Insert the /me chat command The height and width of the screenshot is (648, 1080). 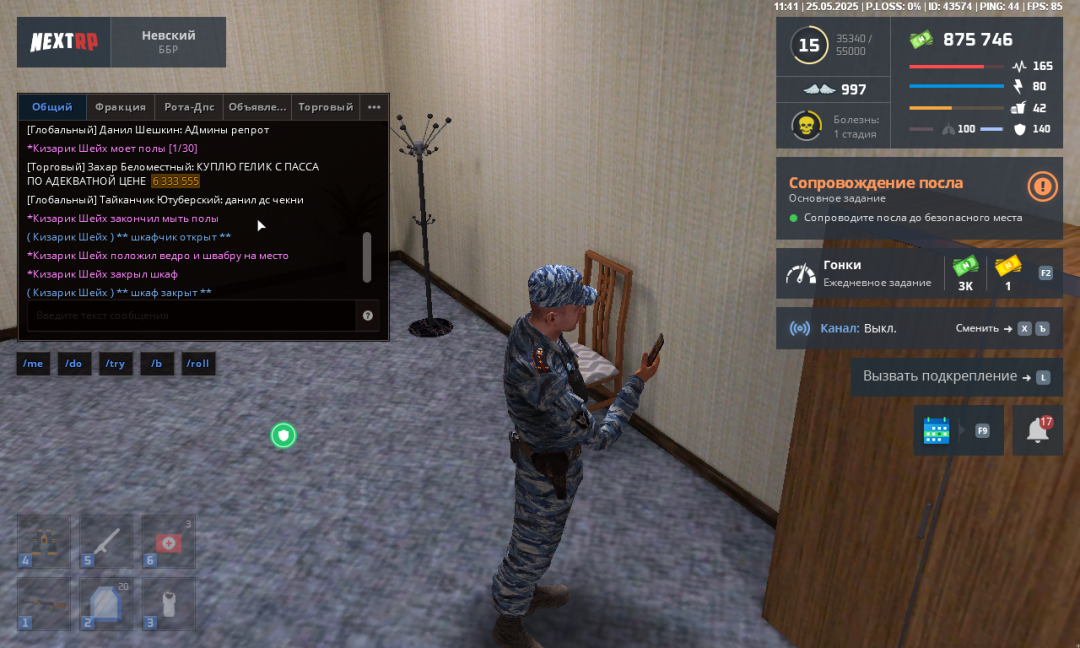pyautogui.click(x=33, y=364)
